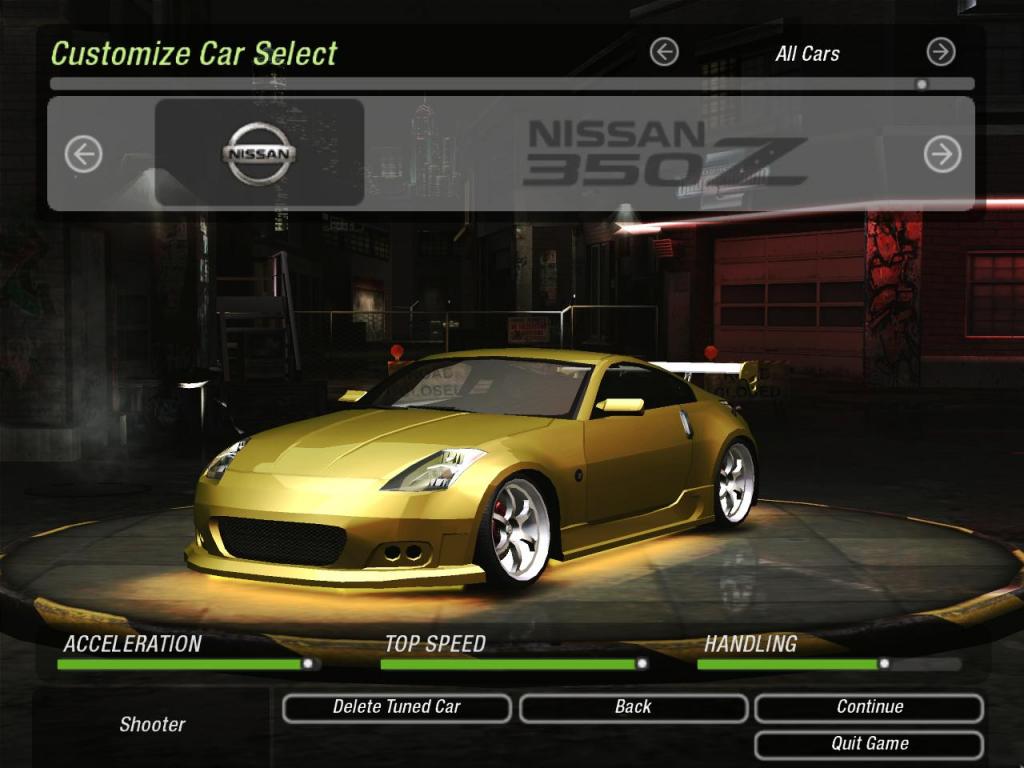Switch car filter left from All Cars
Screen dimensions: 1024x768
[664, 52]
